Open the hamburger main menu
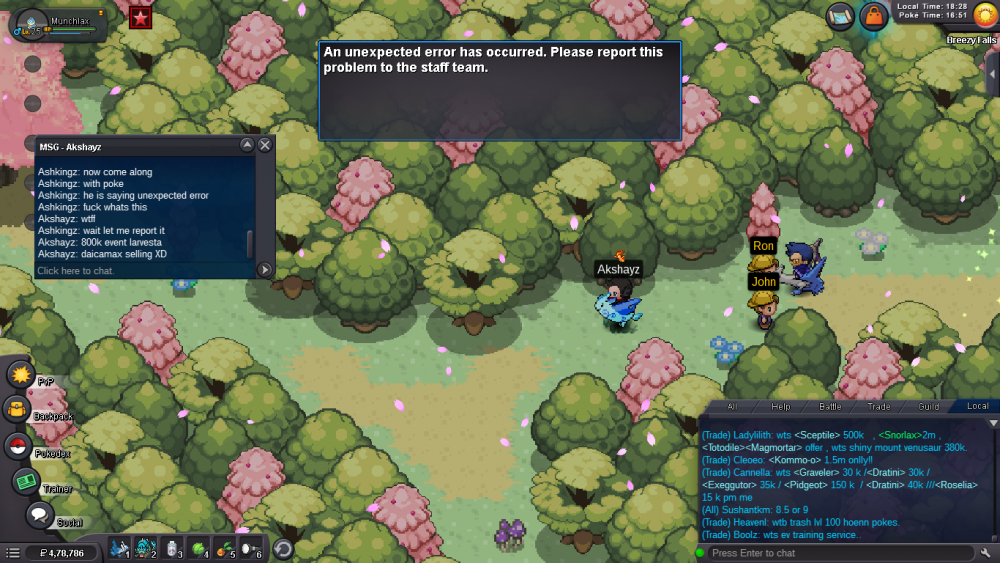 click(x=12, y=552)
